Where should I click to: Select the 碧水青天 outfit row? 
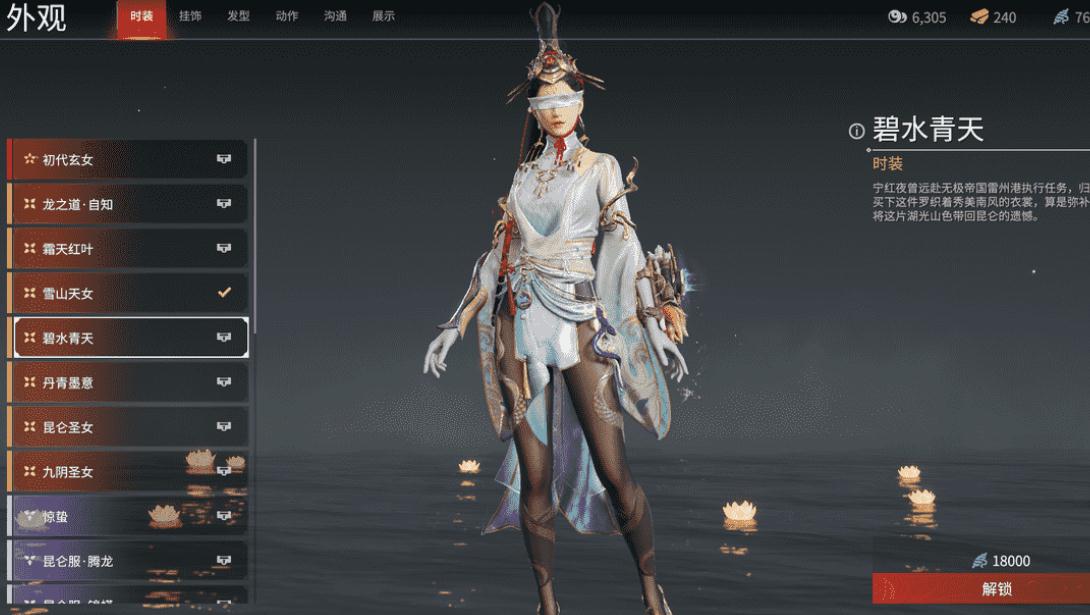(130, 338)
